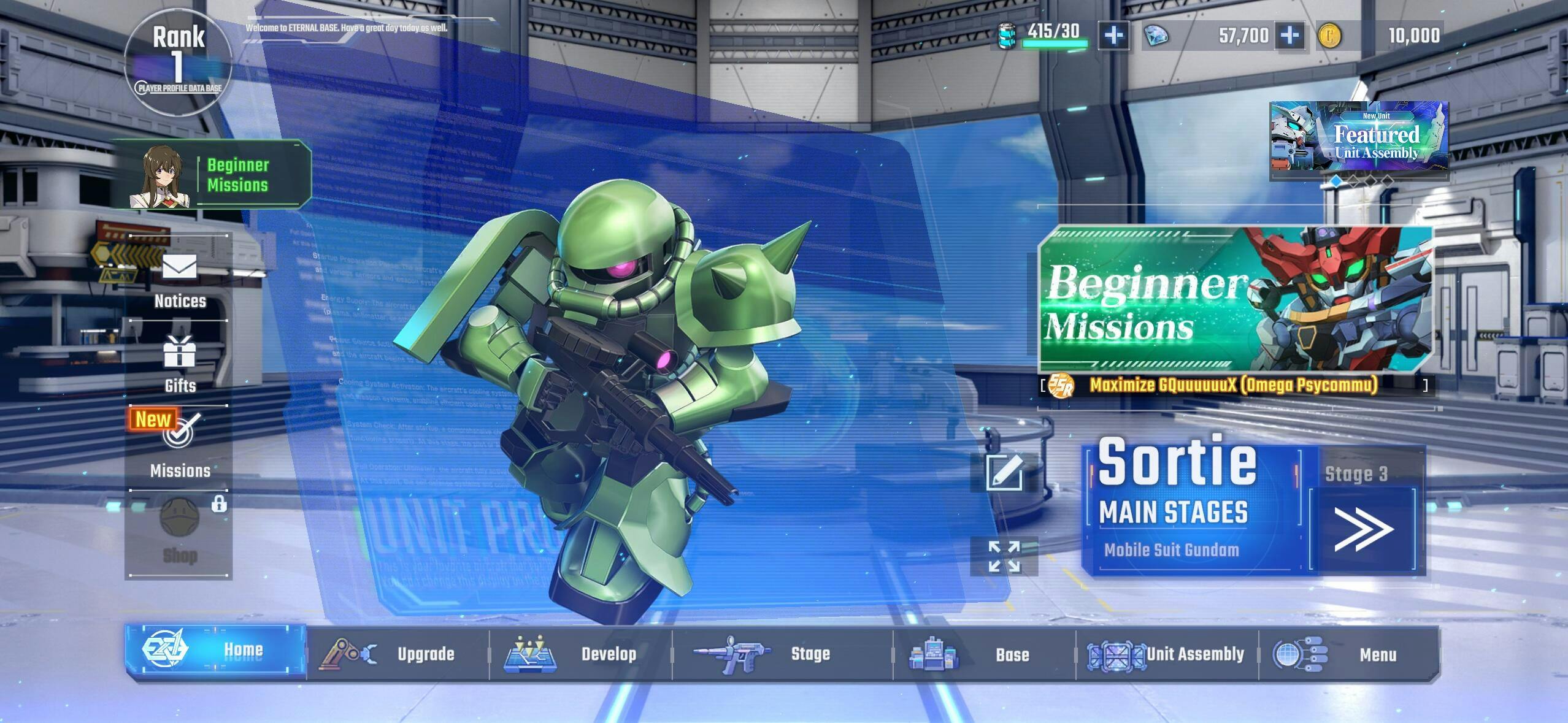Screen dimensions: 1568x723
Task: Switch to the Upgrade tab
Action: [x=398, y=654]
